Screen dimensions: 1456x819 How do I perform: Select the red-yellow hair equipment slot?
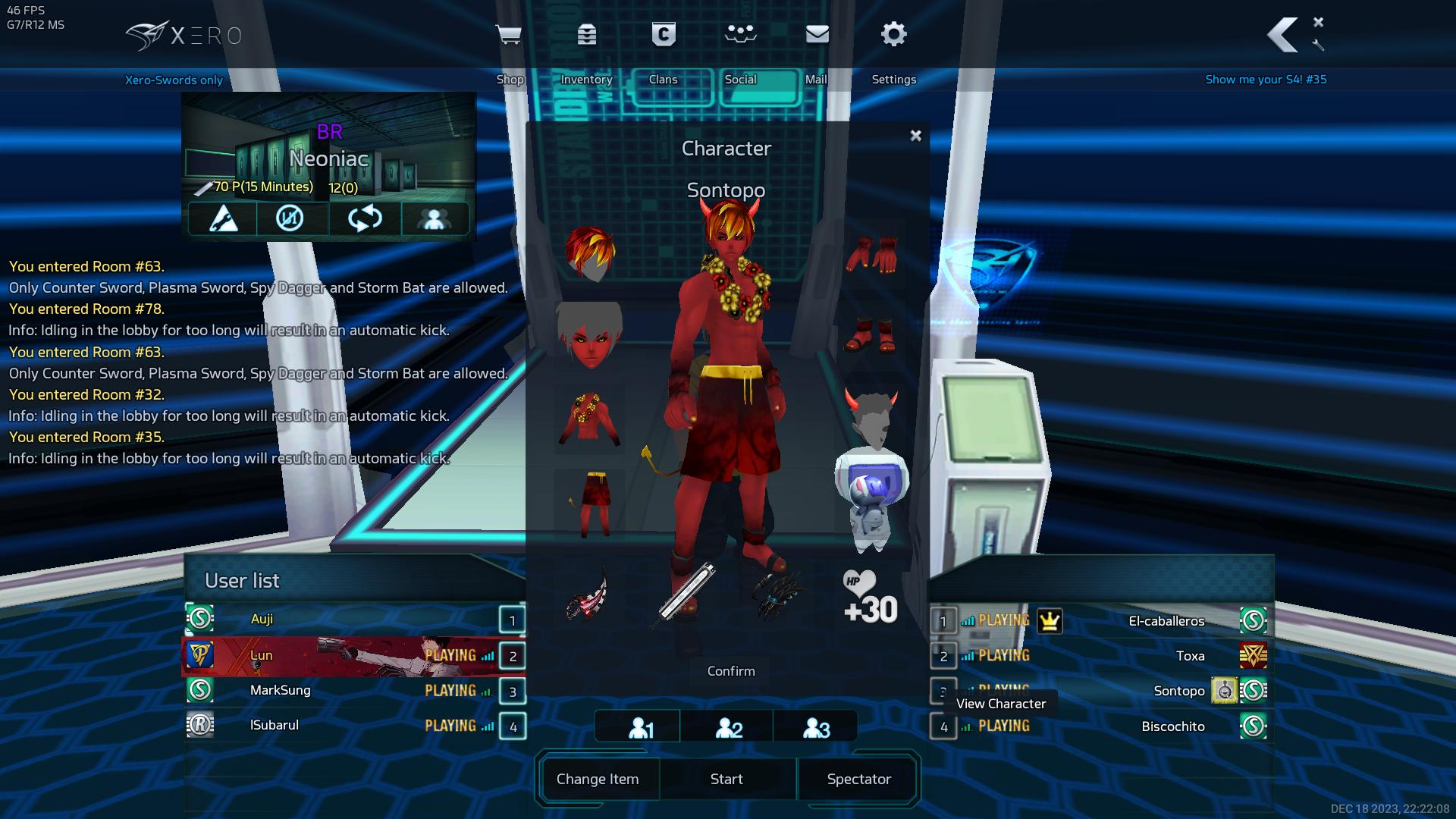[x=589, y=253]
